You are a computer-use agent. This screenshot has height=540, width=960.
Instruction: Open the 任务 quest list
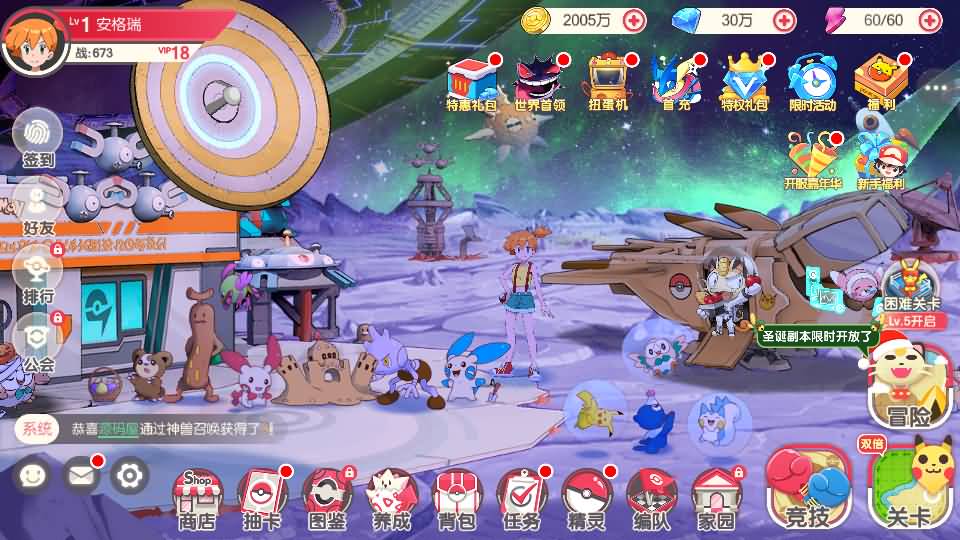522,497
